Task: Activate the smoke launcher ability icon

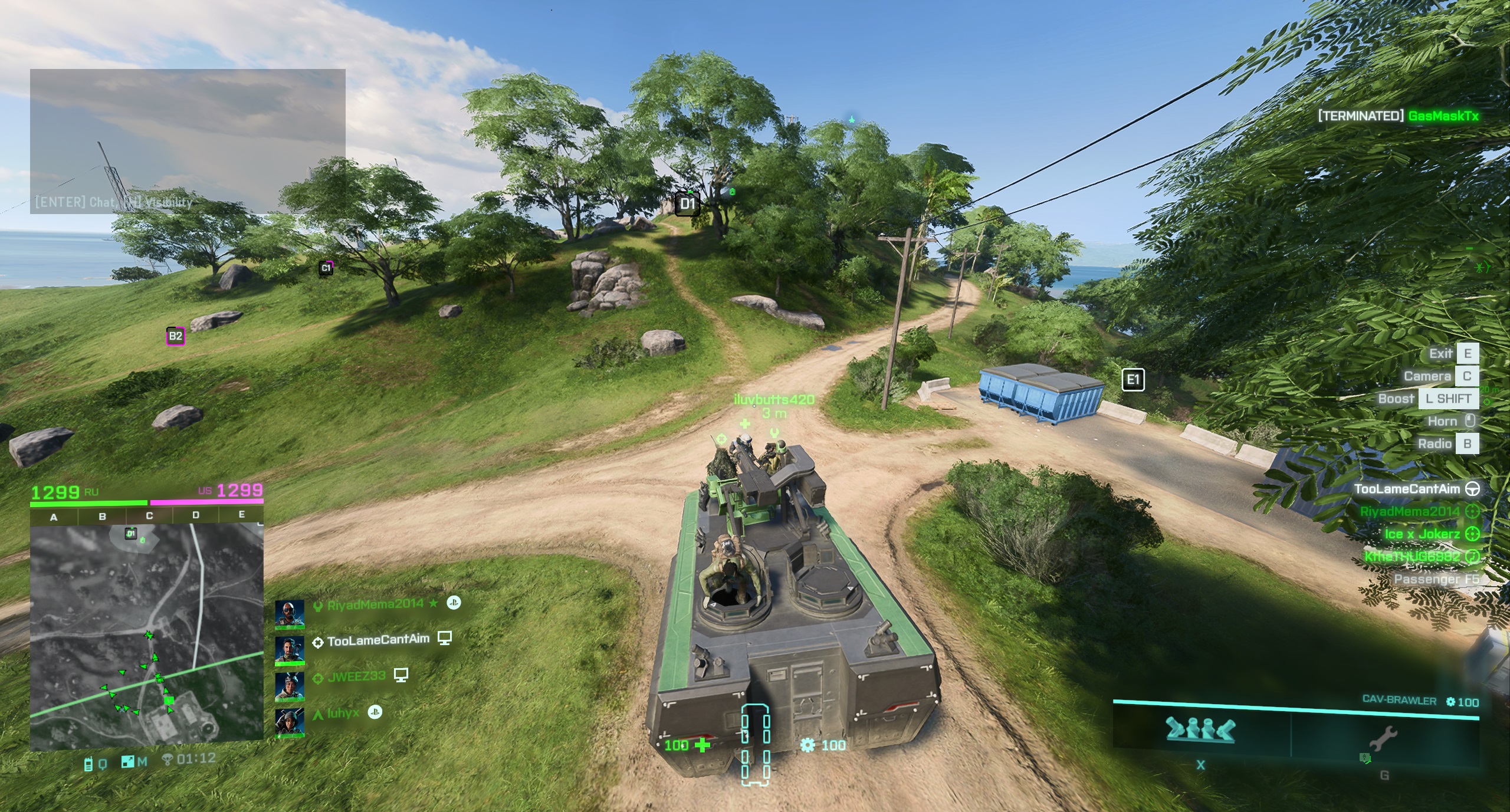Action: [x=1200, y=730]
